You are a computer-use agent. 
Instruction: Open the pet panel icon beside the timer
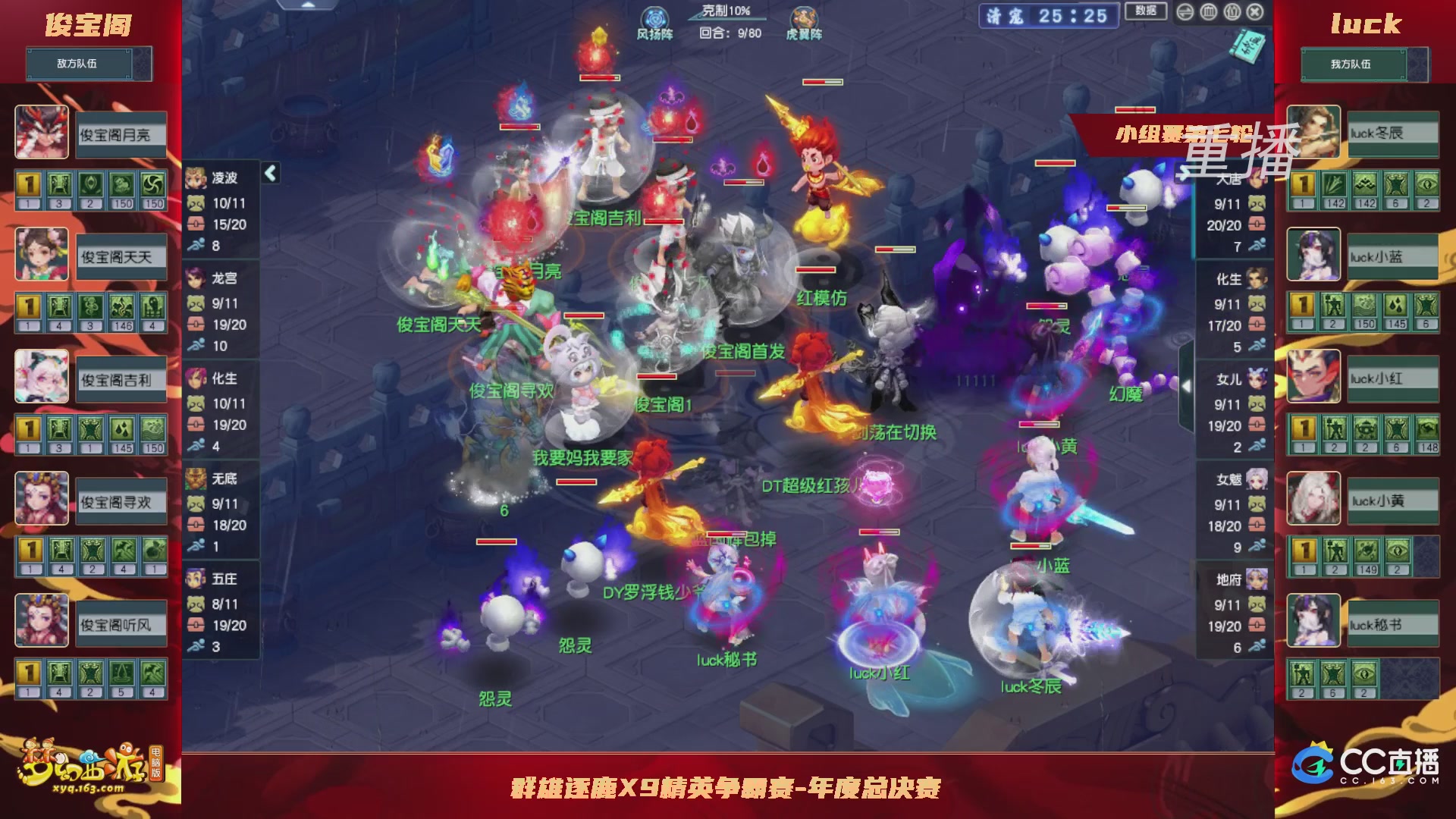pos(1208,13)
